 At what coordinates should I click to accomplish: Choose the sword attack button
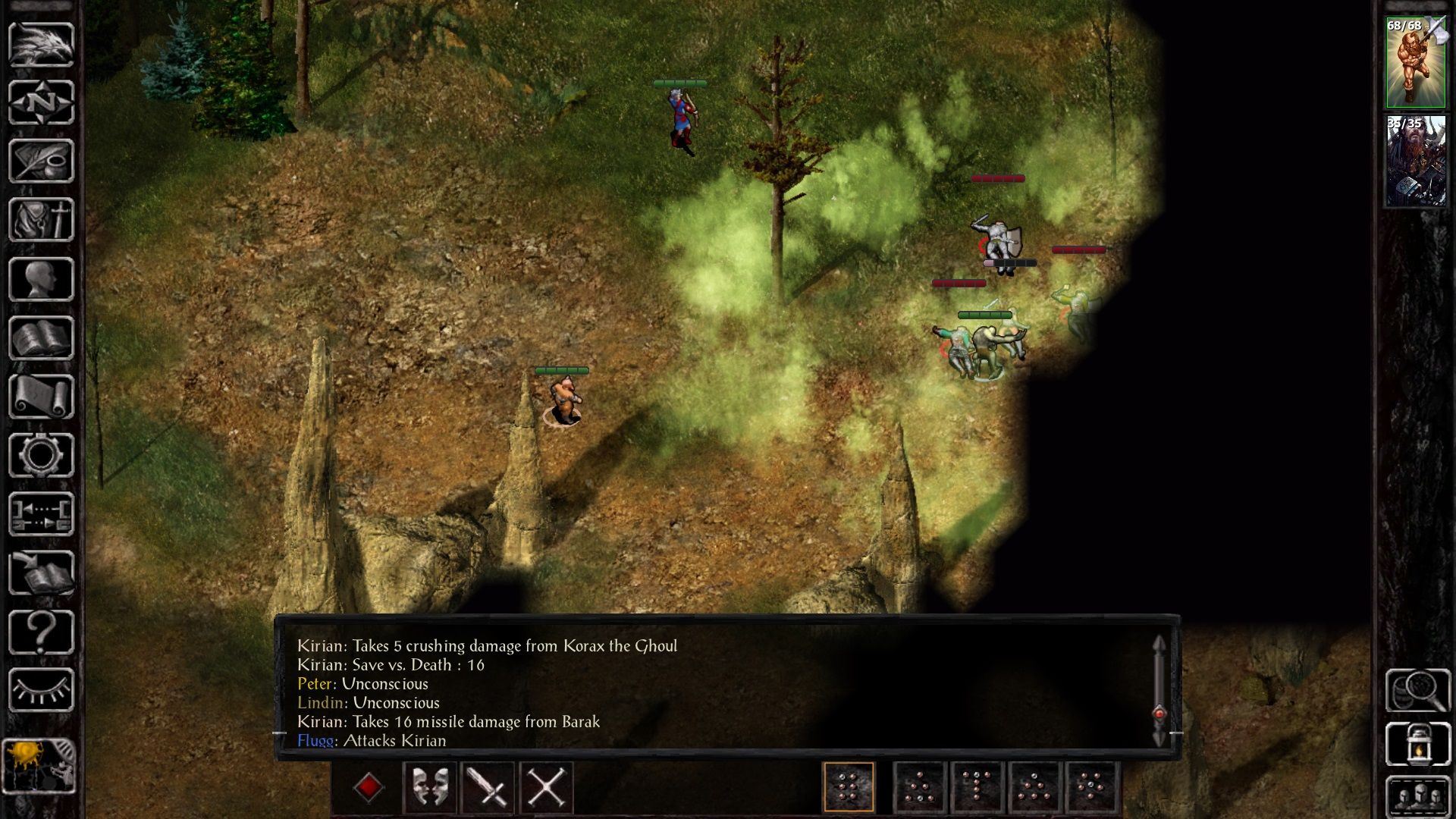488,787
